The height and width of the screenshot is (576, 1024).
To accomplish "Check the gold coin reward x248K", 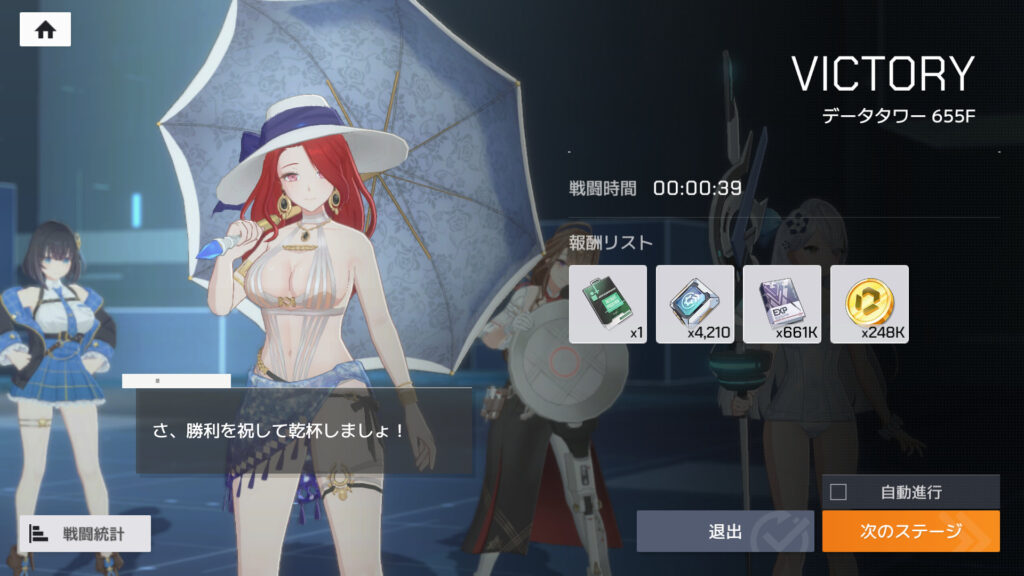I will [869, 304].
